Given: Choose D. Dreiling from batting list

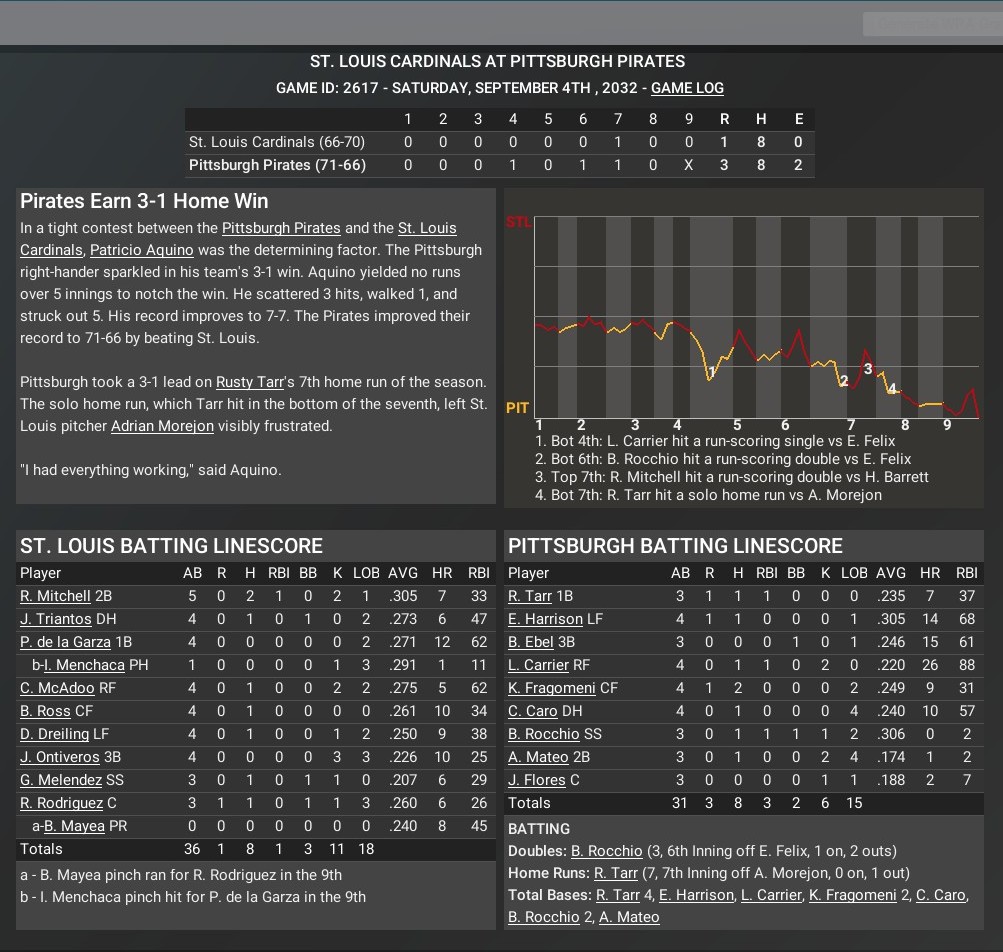Looking at the screenshot, I should click(54, 734).
